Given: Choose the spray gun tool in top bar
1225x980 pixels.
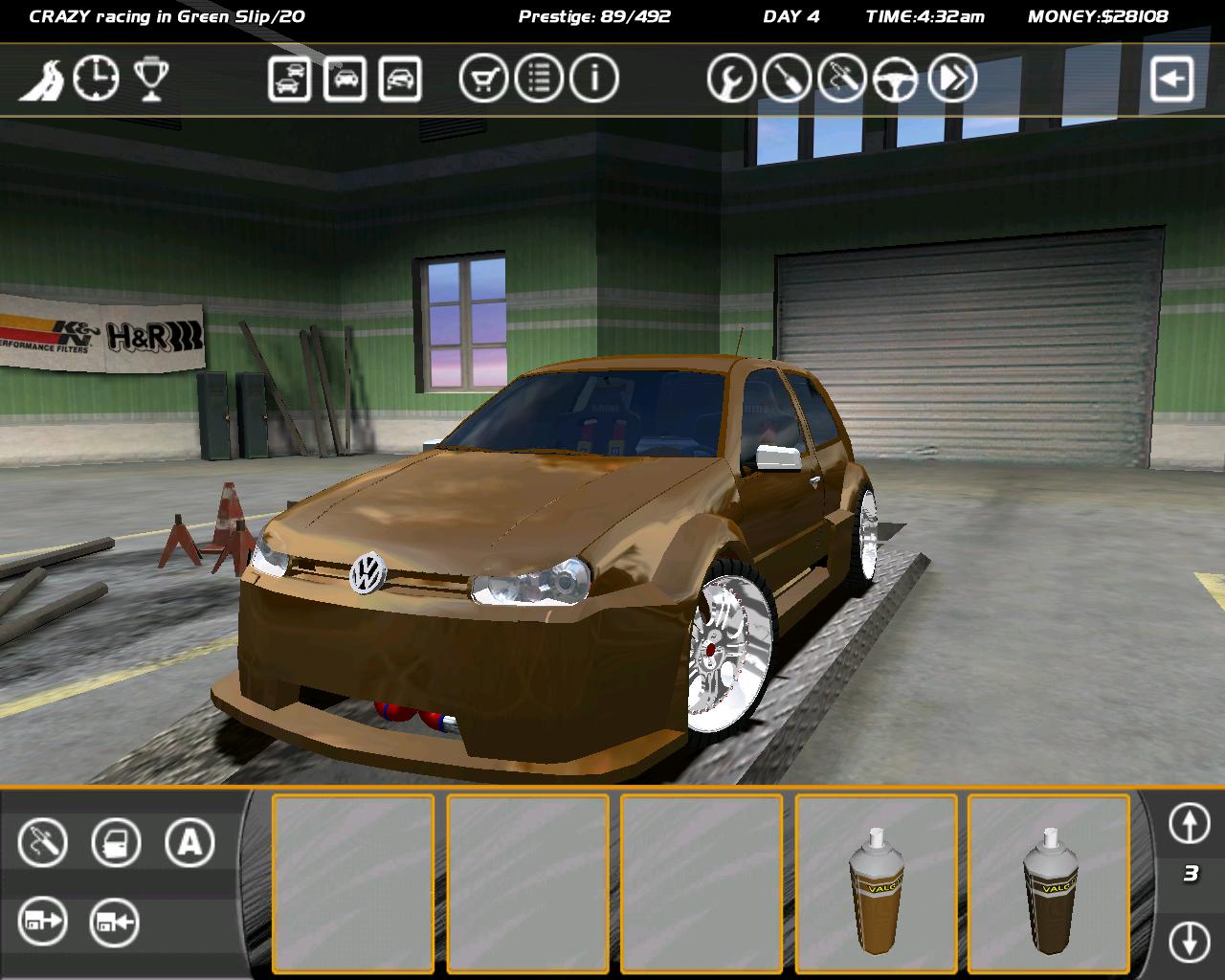Looking at the screenshot, I should pos(842,78).
